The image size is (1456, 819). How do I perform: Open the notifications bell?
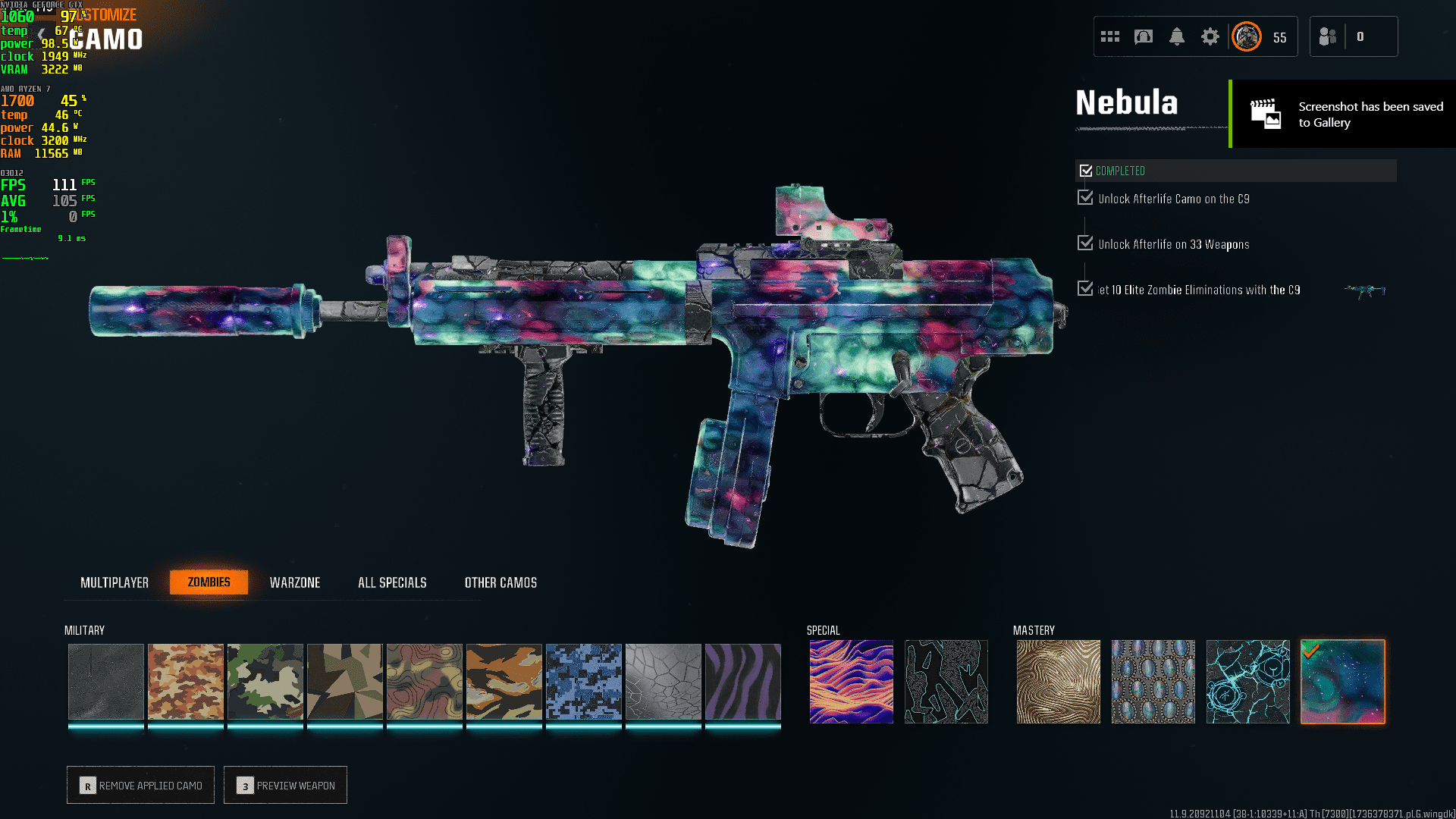pyautogui.click(x=1177, y=36)
